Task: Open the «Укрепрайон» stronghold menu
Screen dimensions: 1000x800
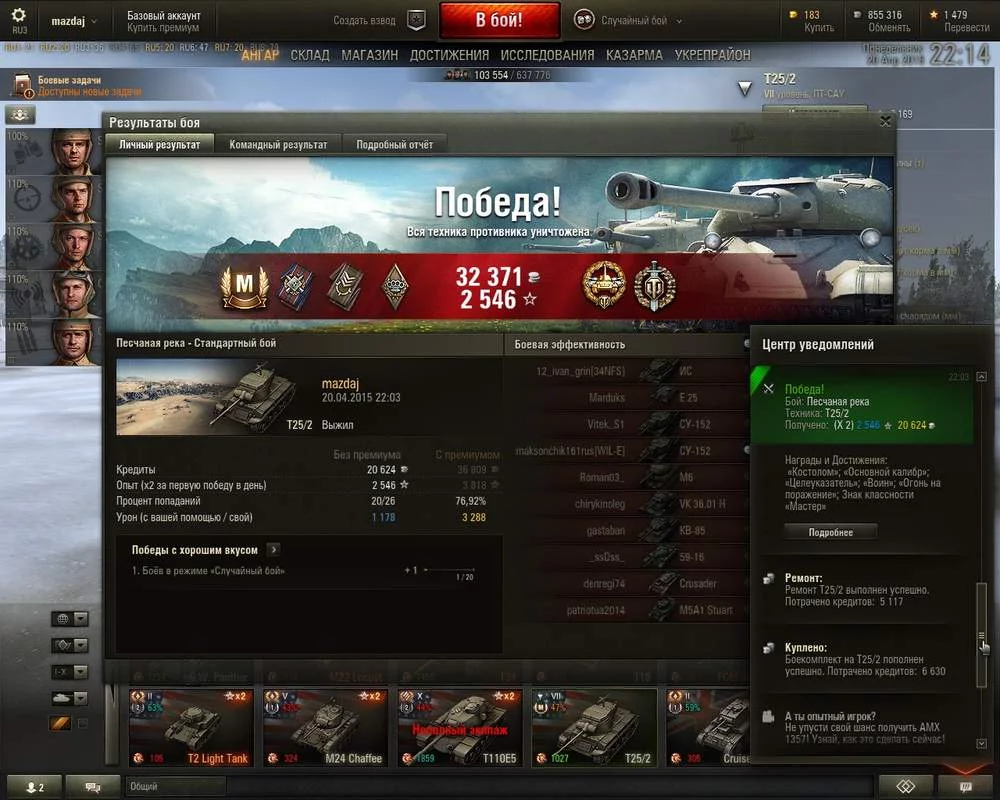Action: coord(712,55)
